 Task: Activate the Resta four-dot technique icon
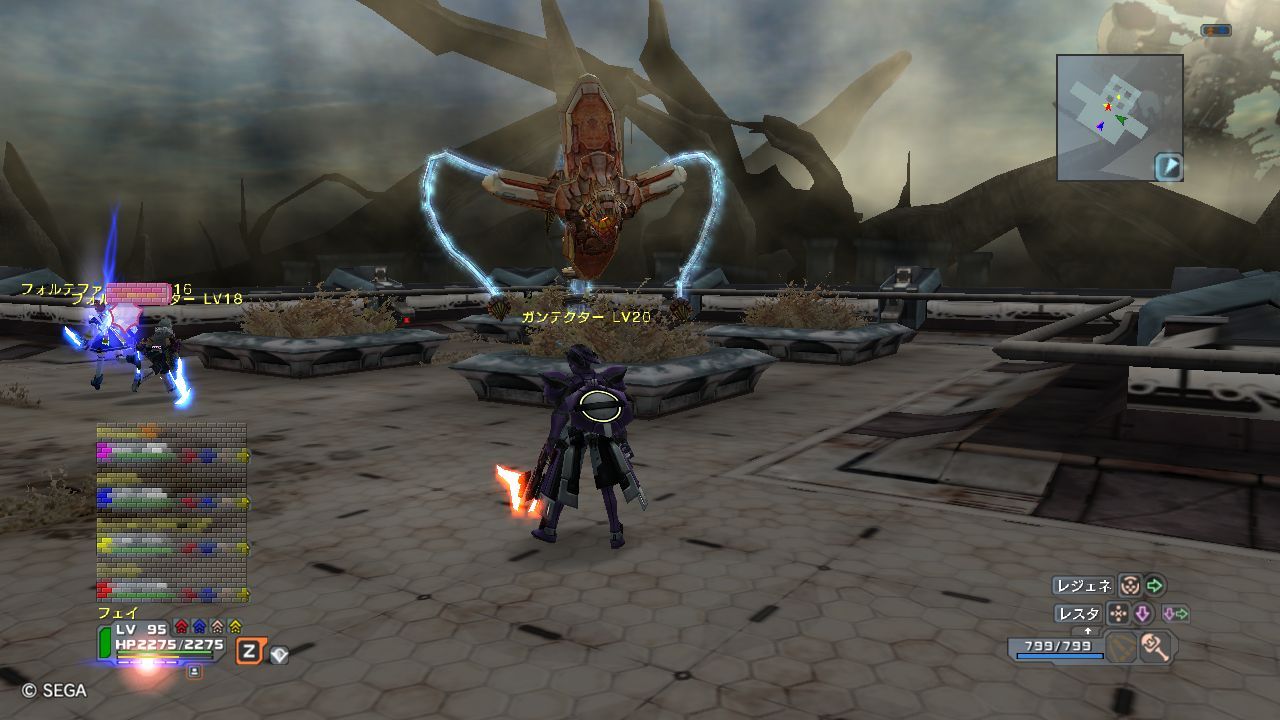coord(1117,614)
